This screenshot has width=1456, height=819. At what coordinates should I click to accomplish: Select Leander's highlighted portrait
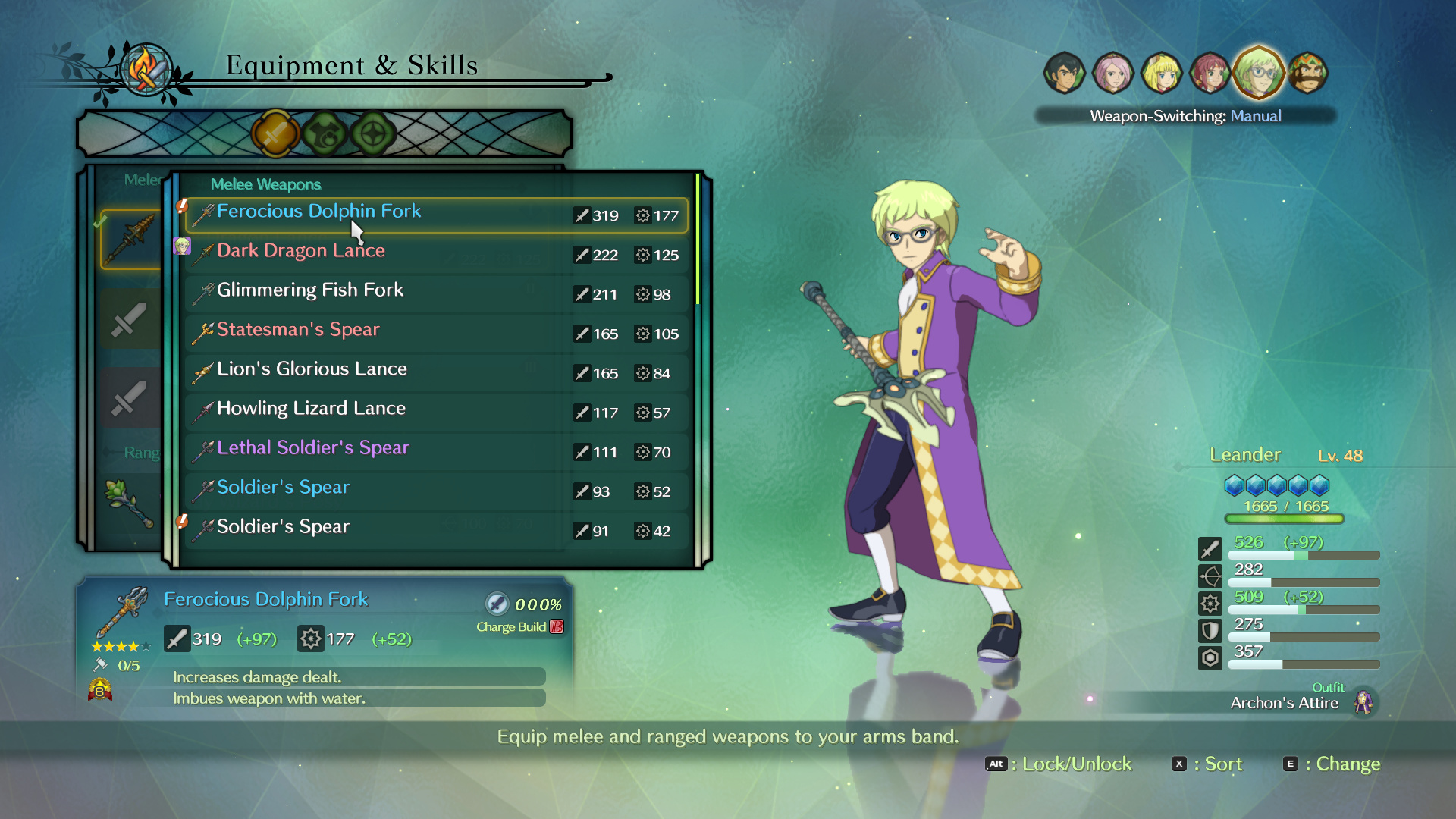pos(1258,74)
